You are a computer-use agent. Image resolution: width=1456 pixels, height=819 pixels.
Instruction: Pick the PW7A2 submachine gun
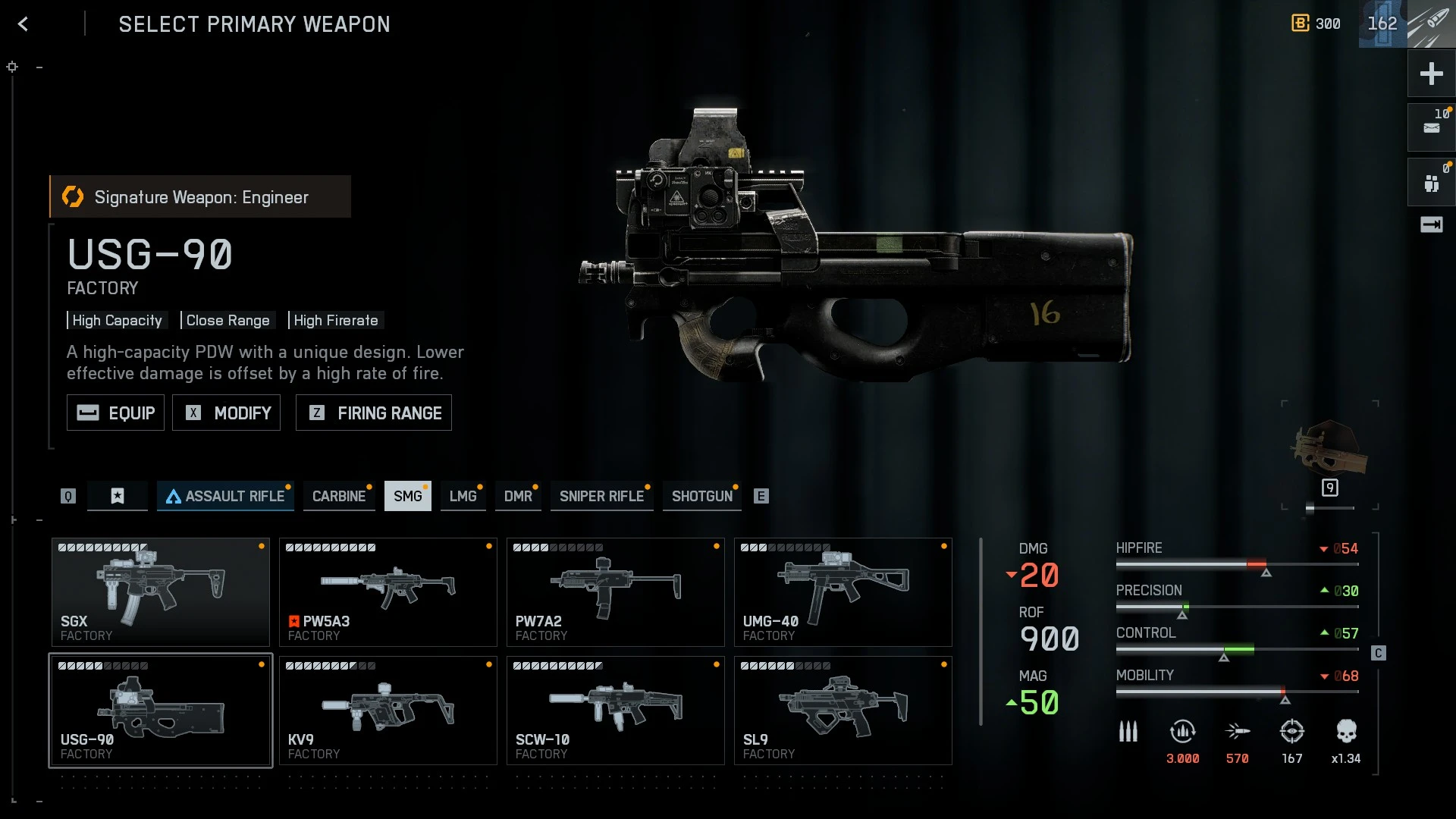[615, 592]
